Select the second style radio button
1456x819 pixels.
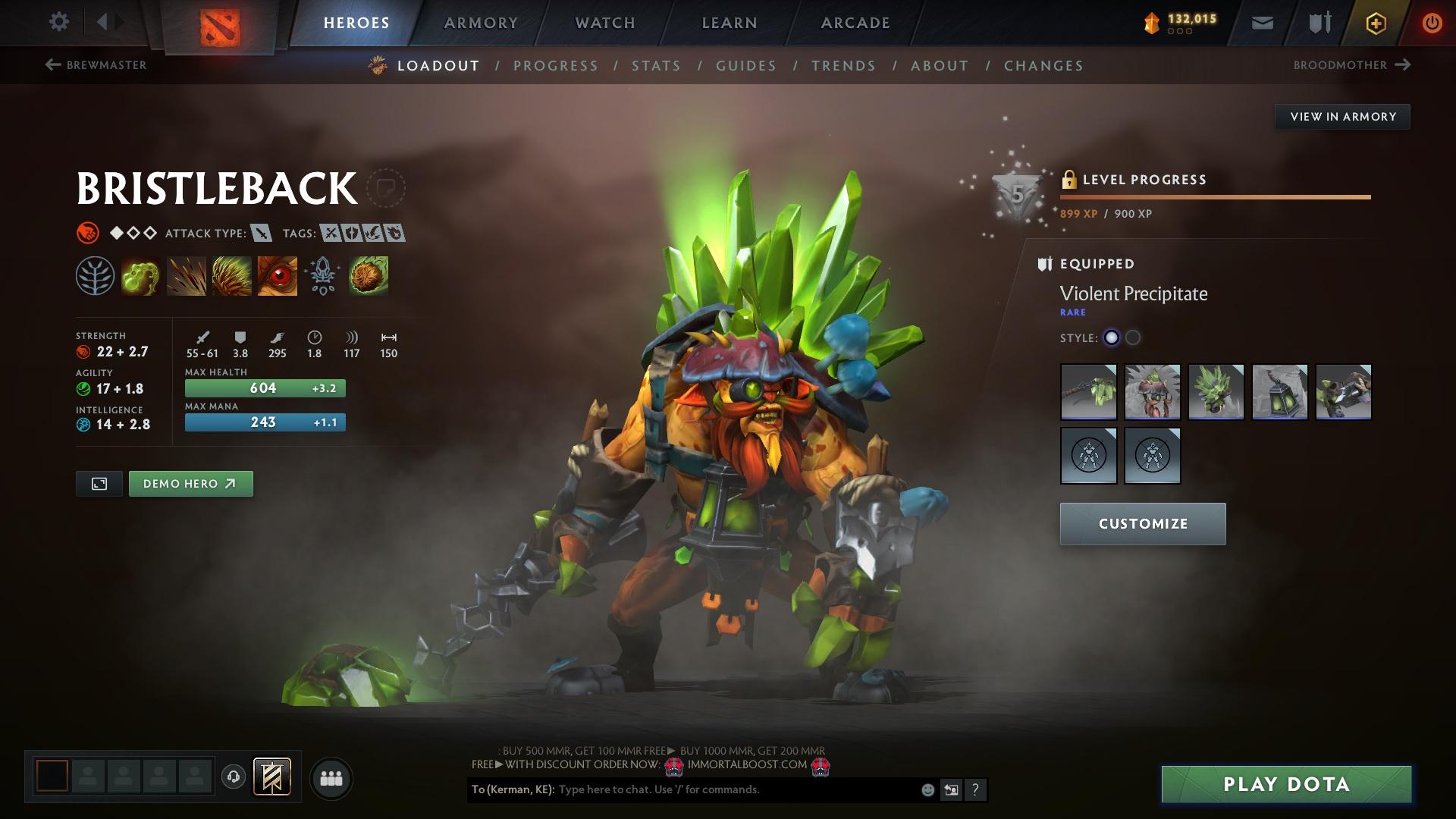click(1134, 338)
